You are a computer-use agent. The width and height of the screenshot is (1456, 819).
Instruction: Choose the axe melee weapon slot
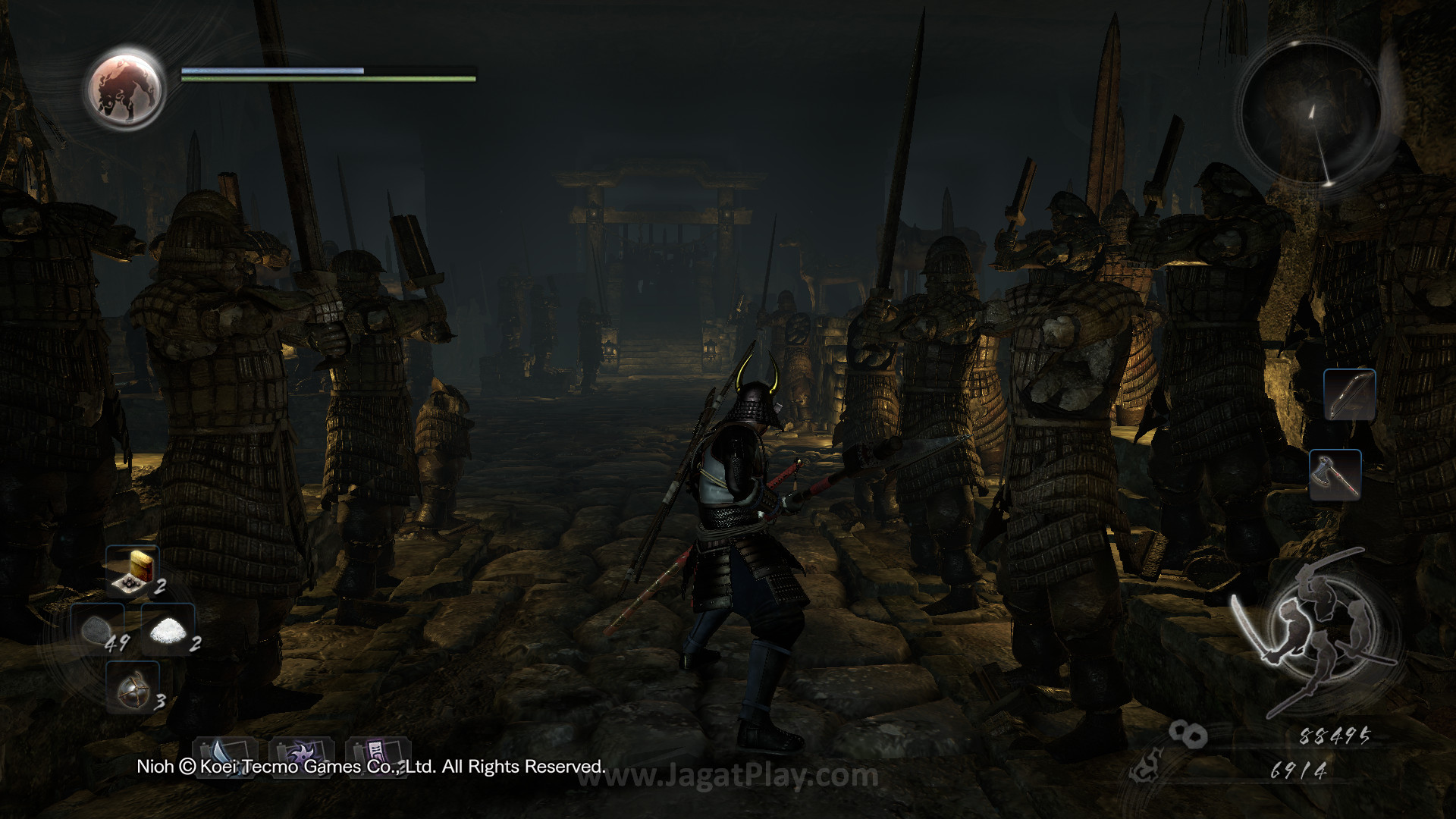point(1335,475)
